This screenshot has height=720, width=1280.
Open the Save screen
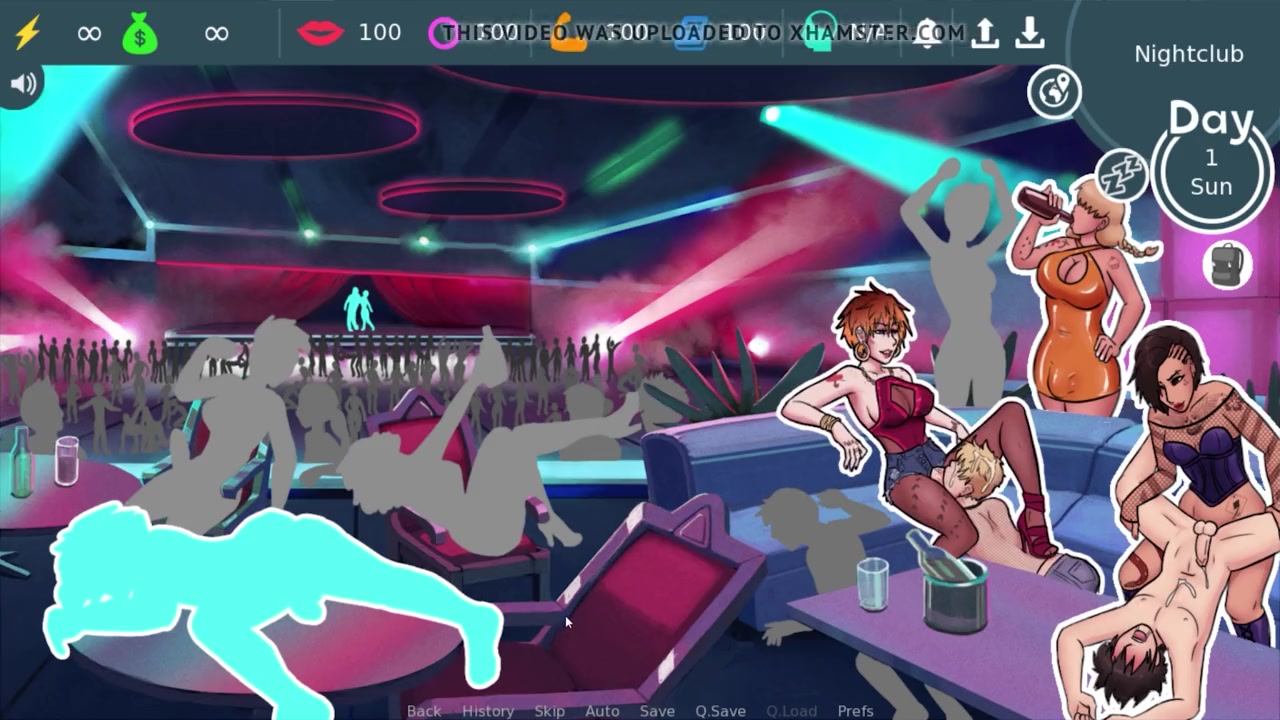(657, 710)
